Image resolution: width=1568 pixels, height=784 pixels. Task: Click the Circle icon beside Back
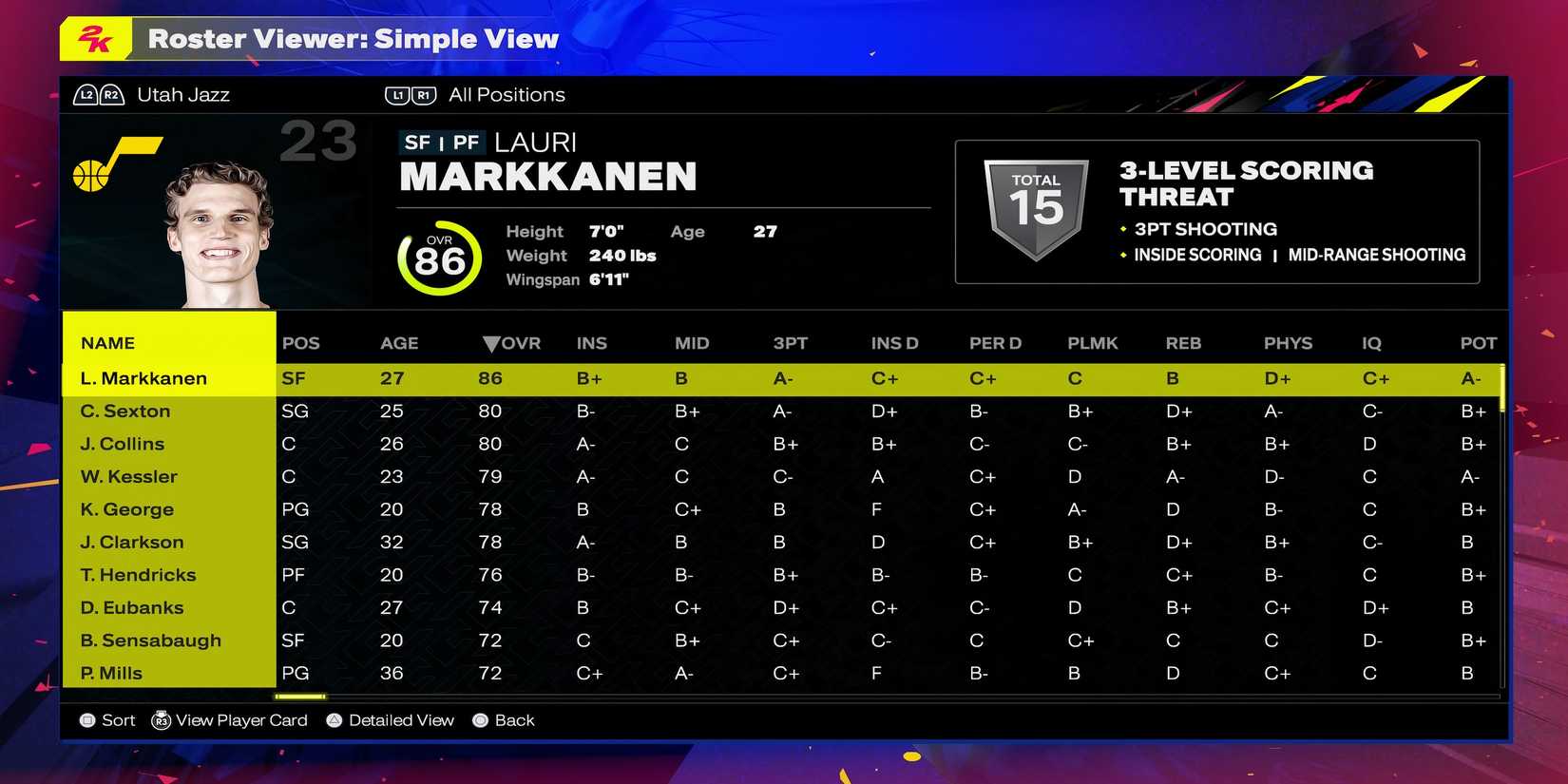[x=479, y=720]
